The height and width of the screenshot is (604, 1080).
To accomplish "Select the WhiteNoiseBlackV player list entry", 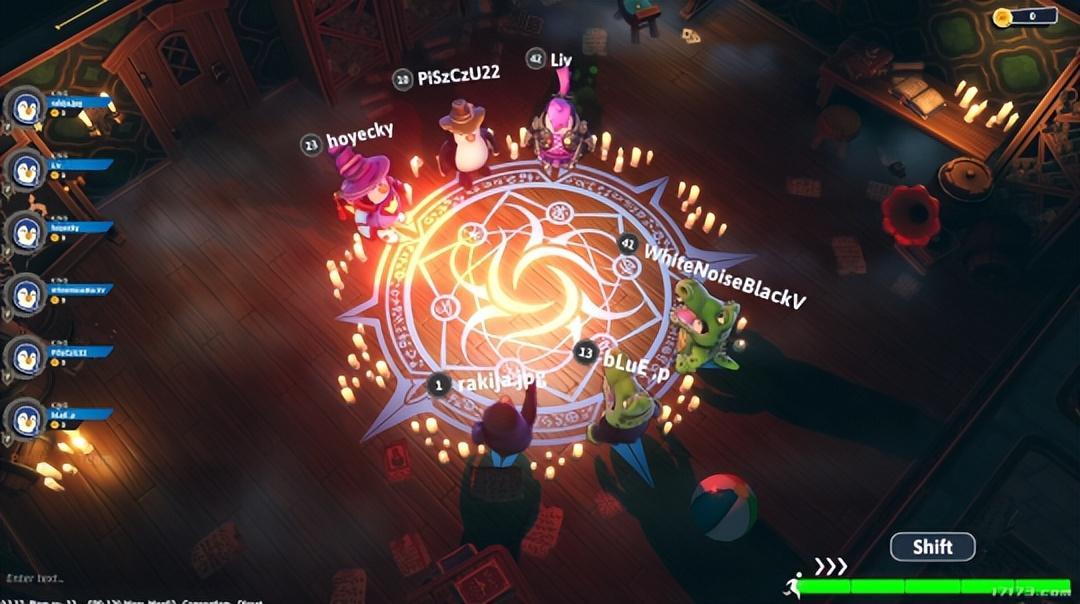I will tap(76, 290).
